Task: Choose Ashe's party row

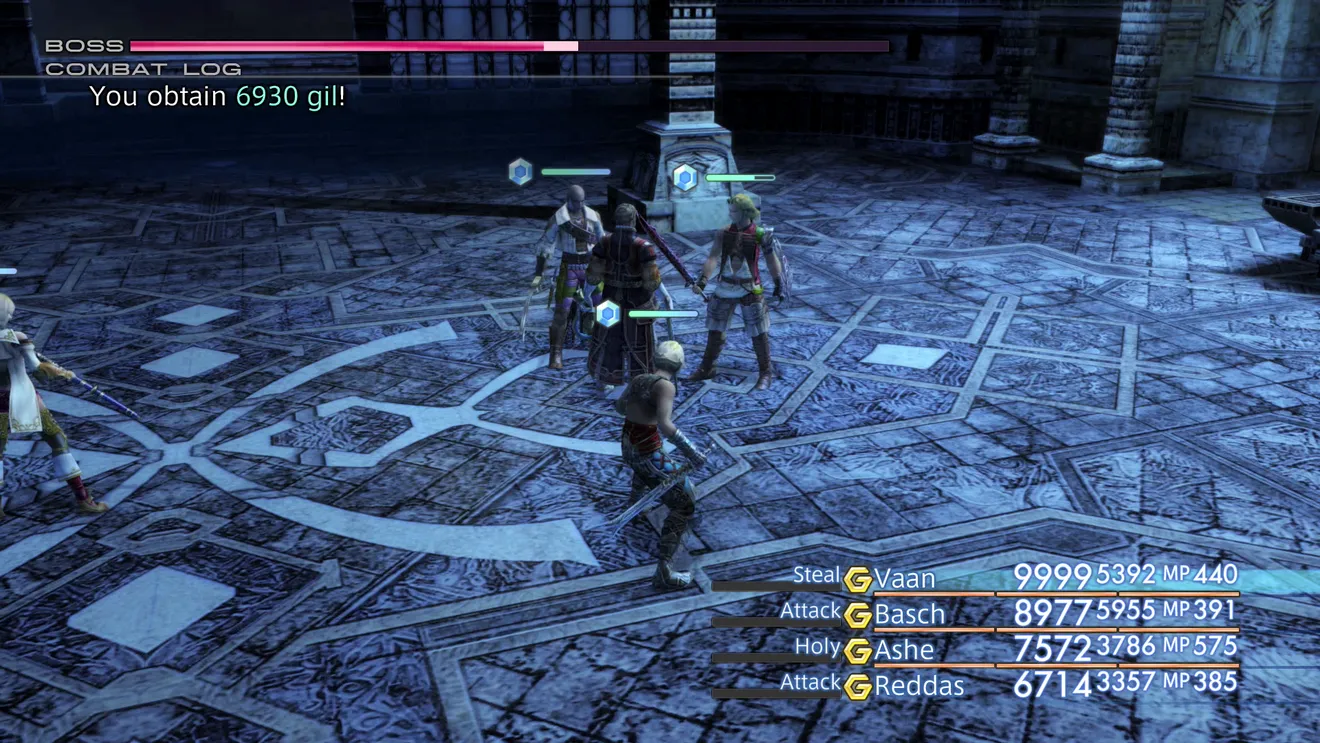Action: [x=904, y=650]
